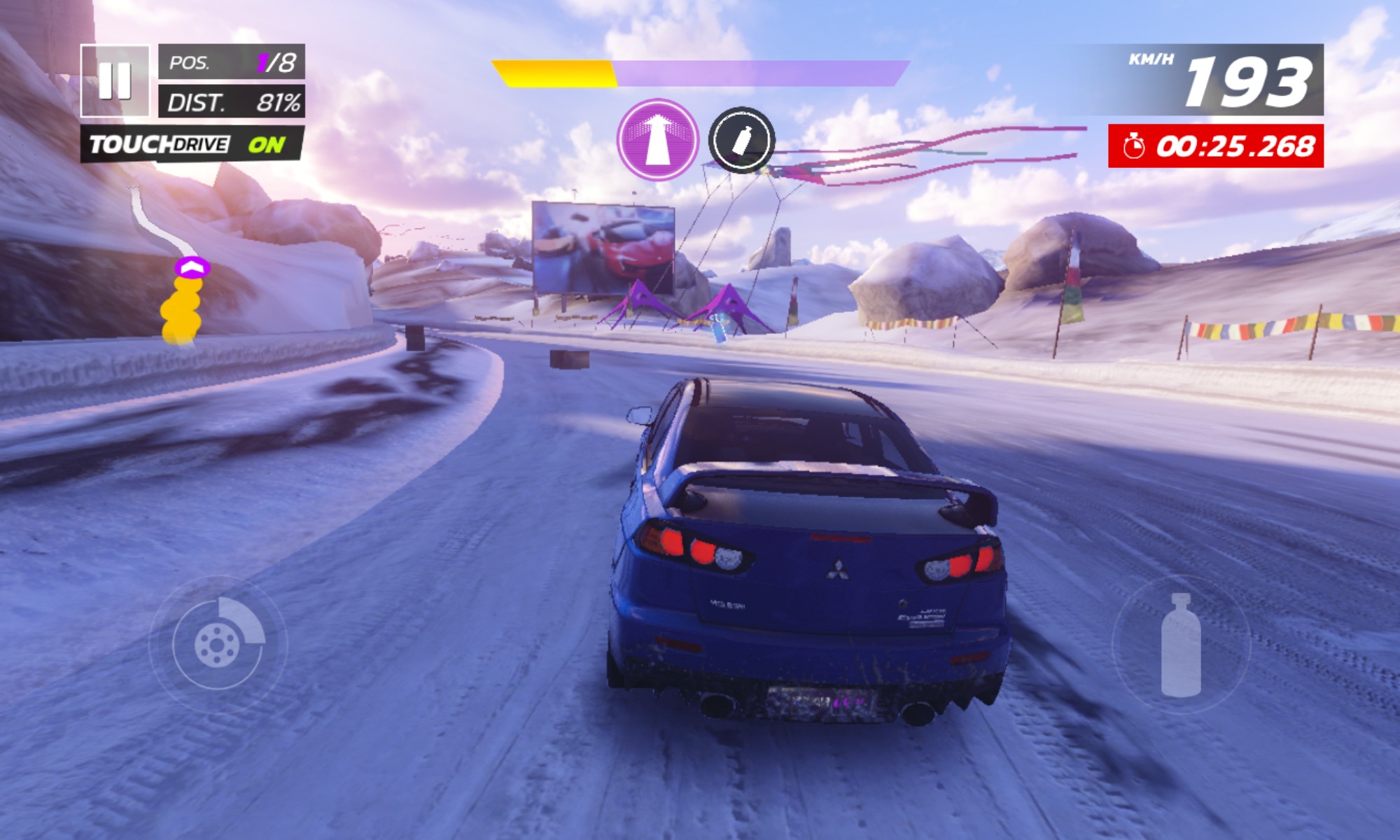Tap the brake drift button

218,644
